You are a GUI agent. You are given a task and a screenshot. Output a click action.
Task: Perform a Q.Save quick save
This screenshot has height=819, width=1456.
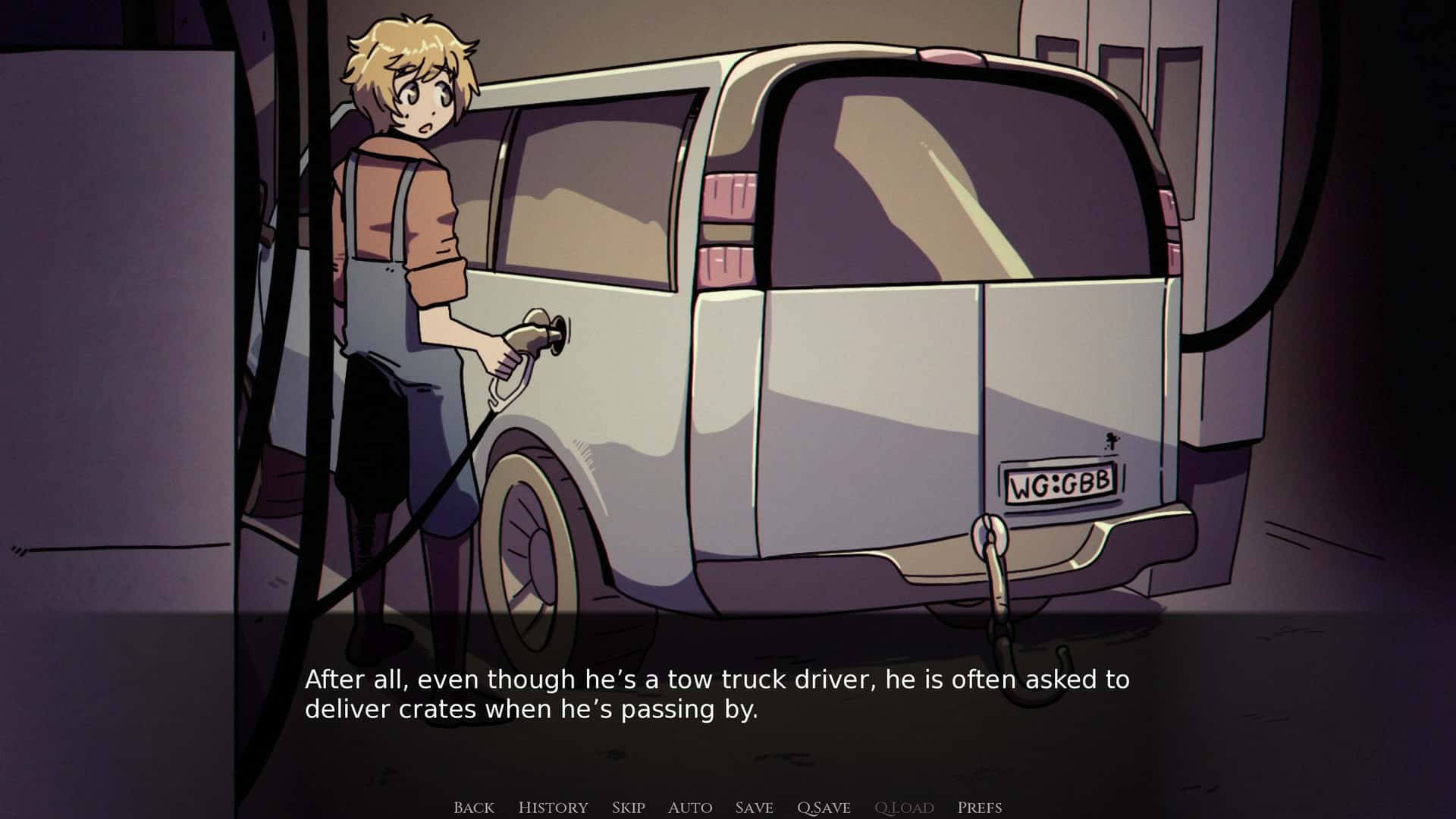(x=824, y=808)
